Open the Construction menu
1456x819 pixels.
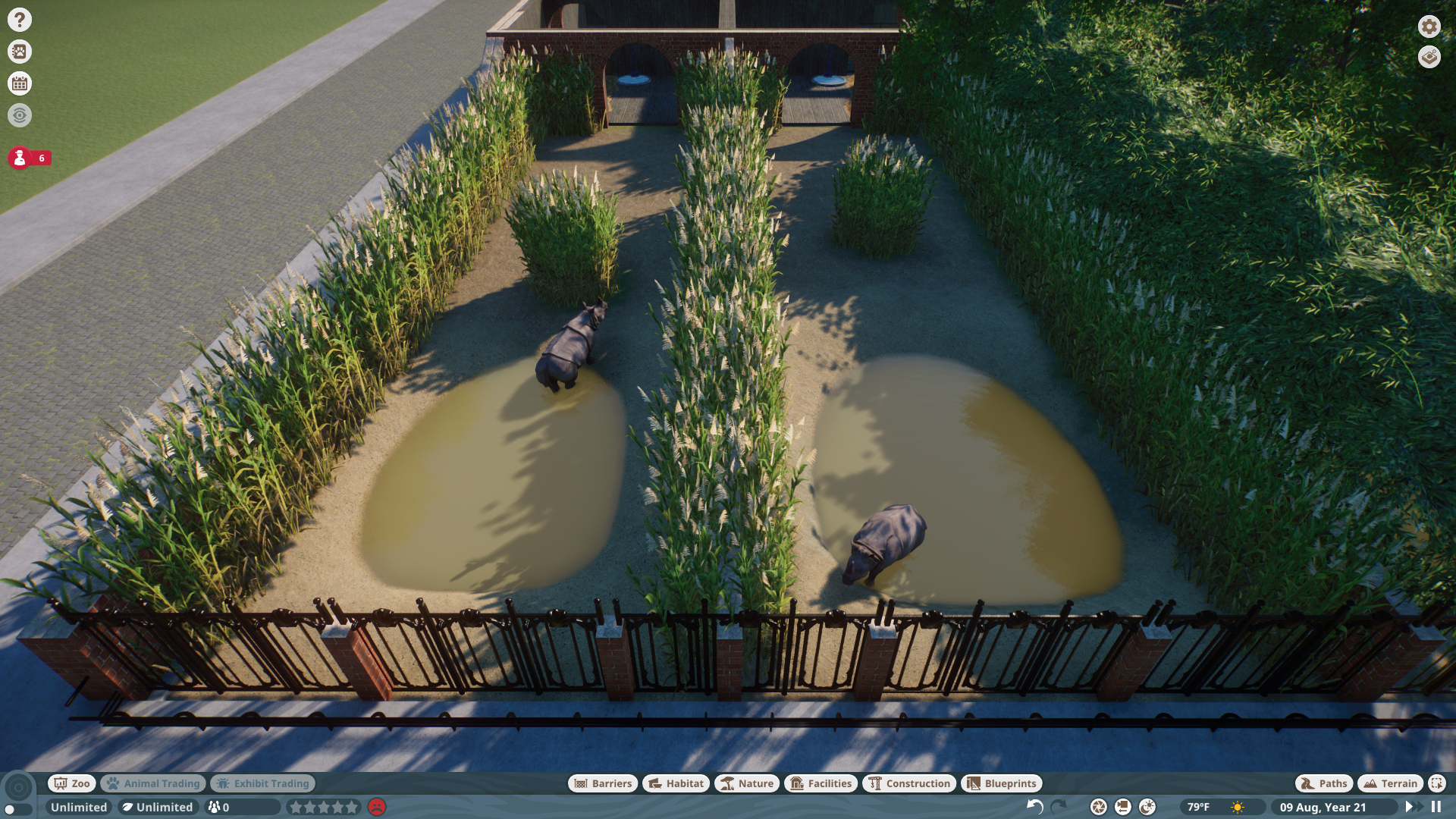pos(909,783)
